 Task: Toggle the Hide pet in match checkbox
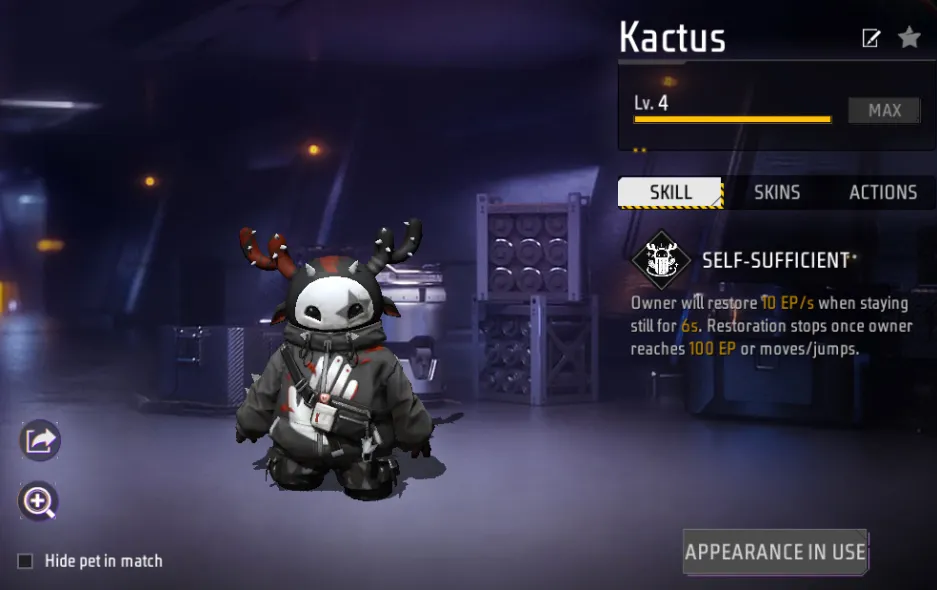(26, 561)
